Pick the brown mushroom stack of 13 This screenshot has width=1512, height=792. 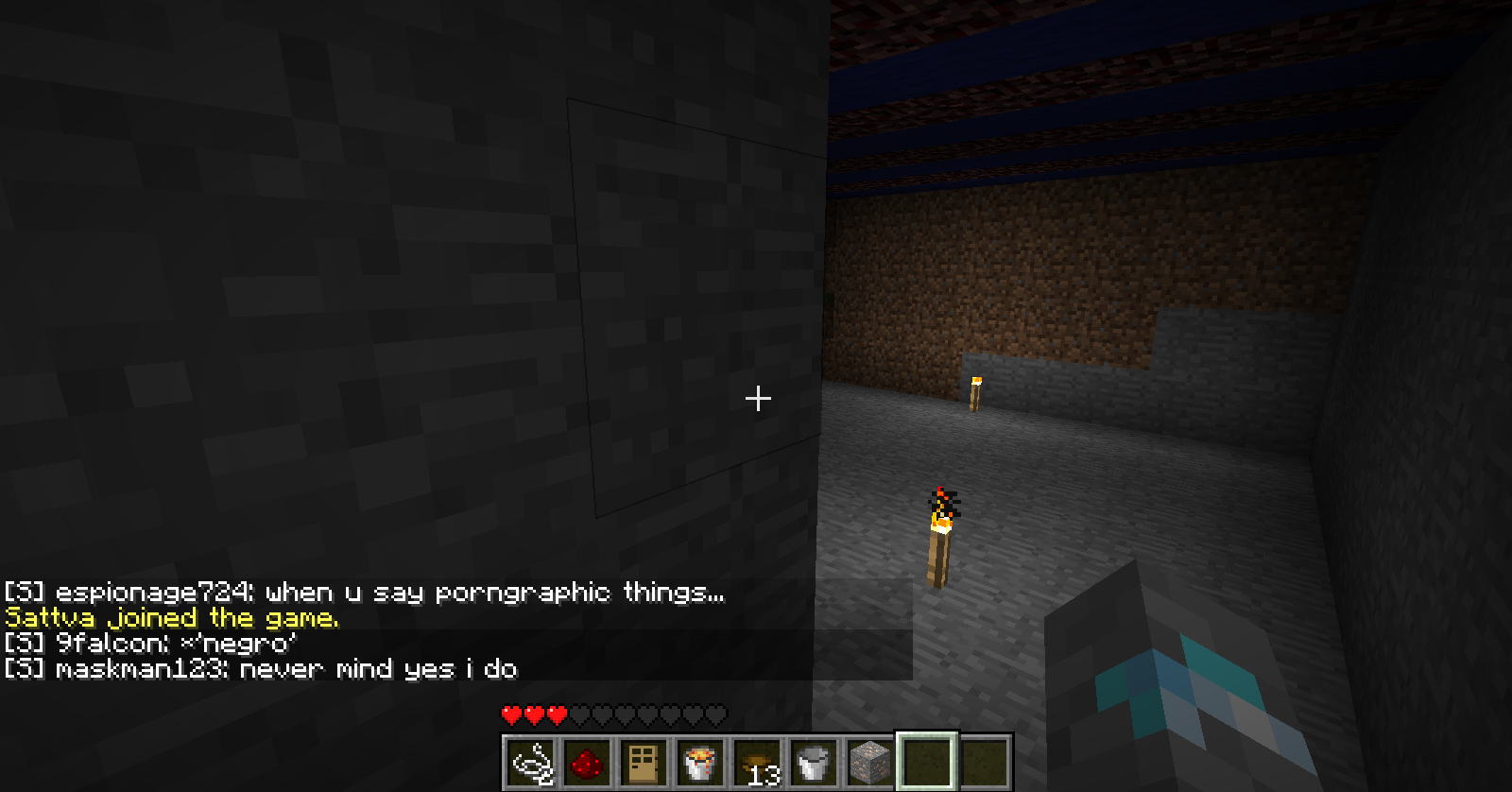click(756, 762)
